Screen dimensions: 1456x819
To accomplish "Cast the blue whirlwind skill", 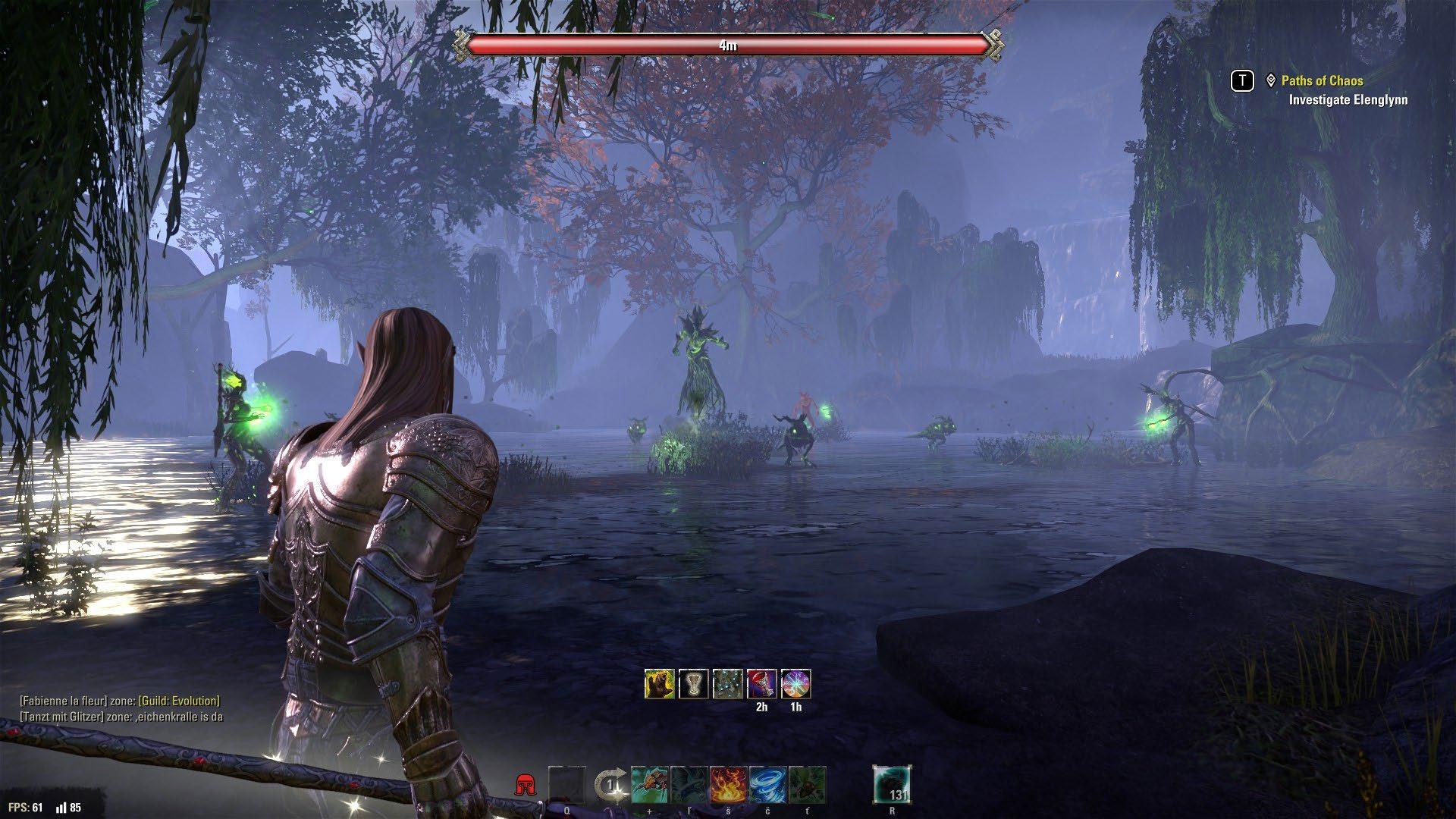I will [x=767, y=785].
